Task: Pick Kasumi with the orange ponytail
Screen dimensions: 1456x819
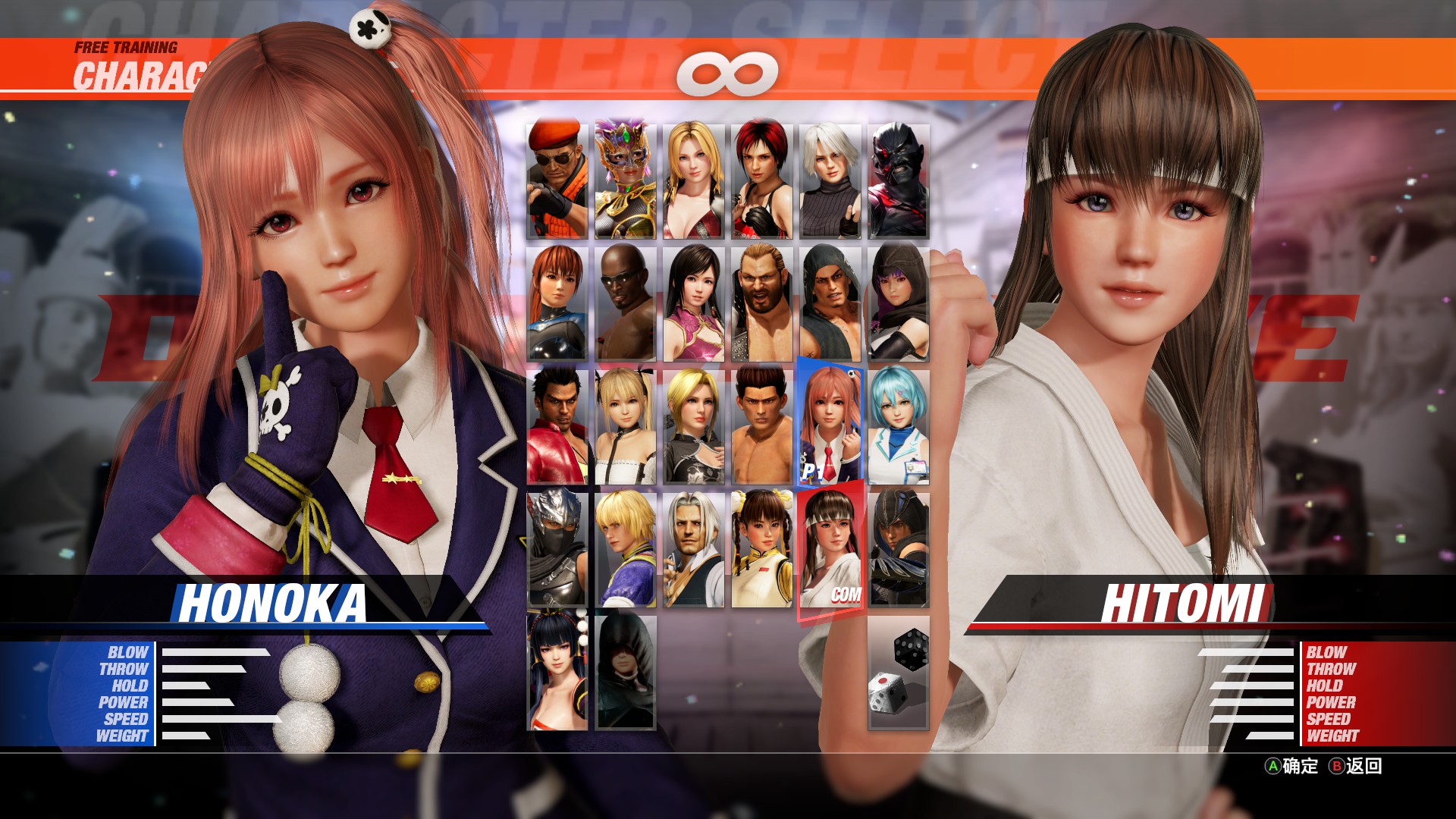Action: tap(557, 303)
